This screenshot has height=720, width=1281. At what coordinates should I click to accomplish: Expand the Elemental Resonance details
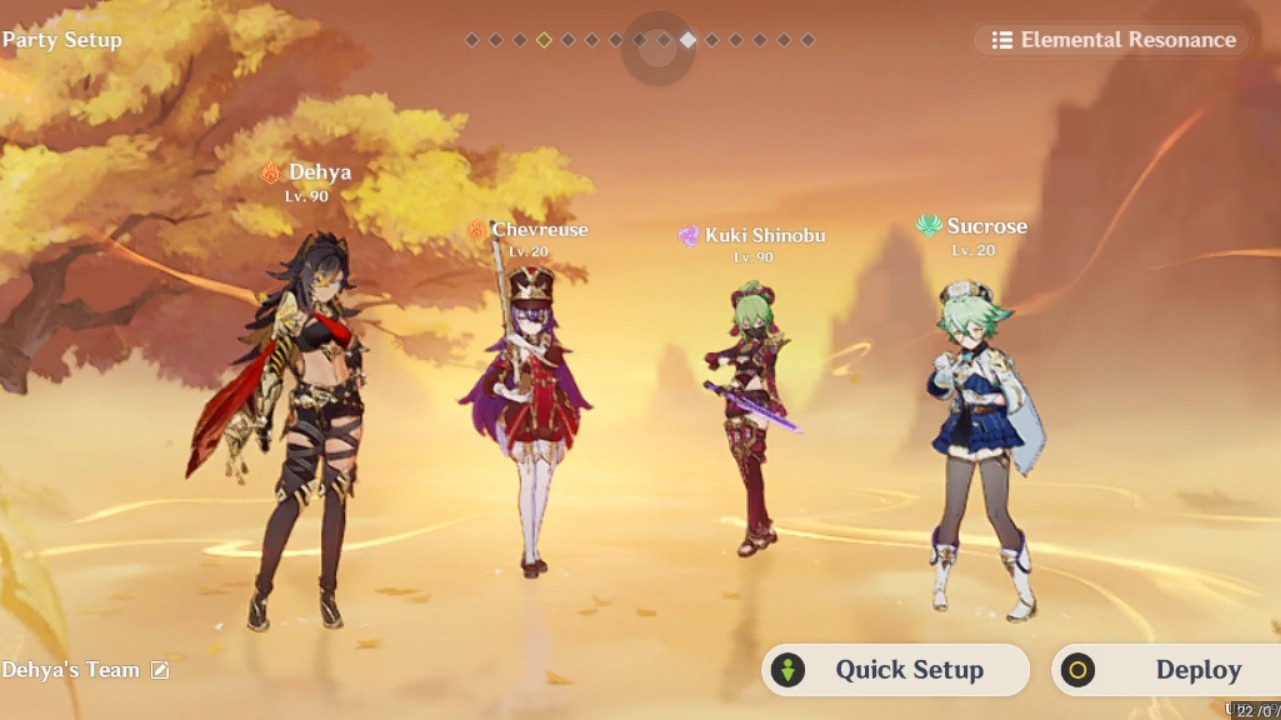pos(1110,41)
